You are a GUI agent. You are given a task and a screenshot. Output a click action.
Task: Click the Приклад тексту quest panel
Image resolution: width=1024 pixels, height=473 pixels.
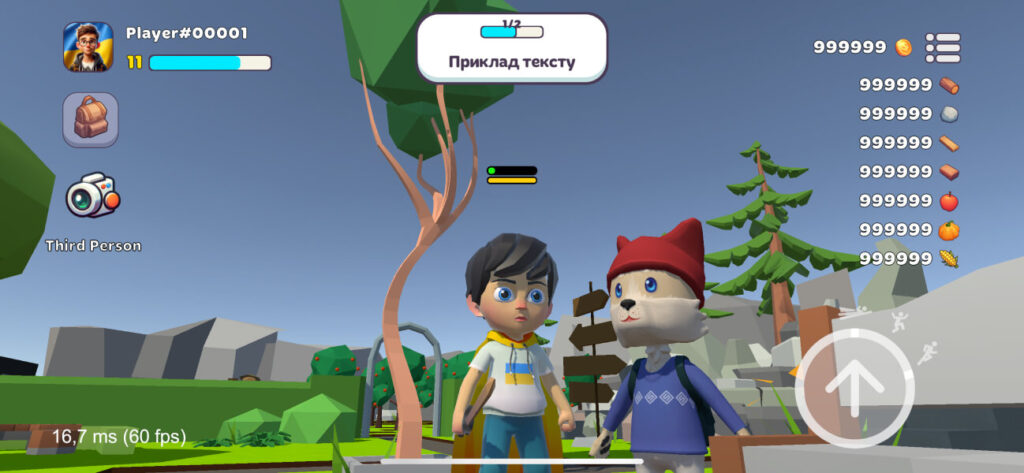(x=512, y=48)
